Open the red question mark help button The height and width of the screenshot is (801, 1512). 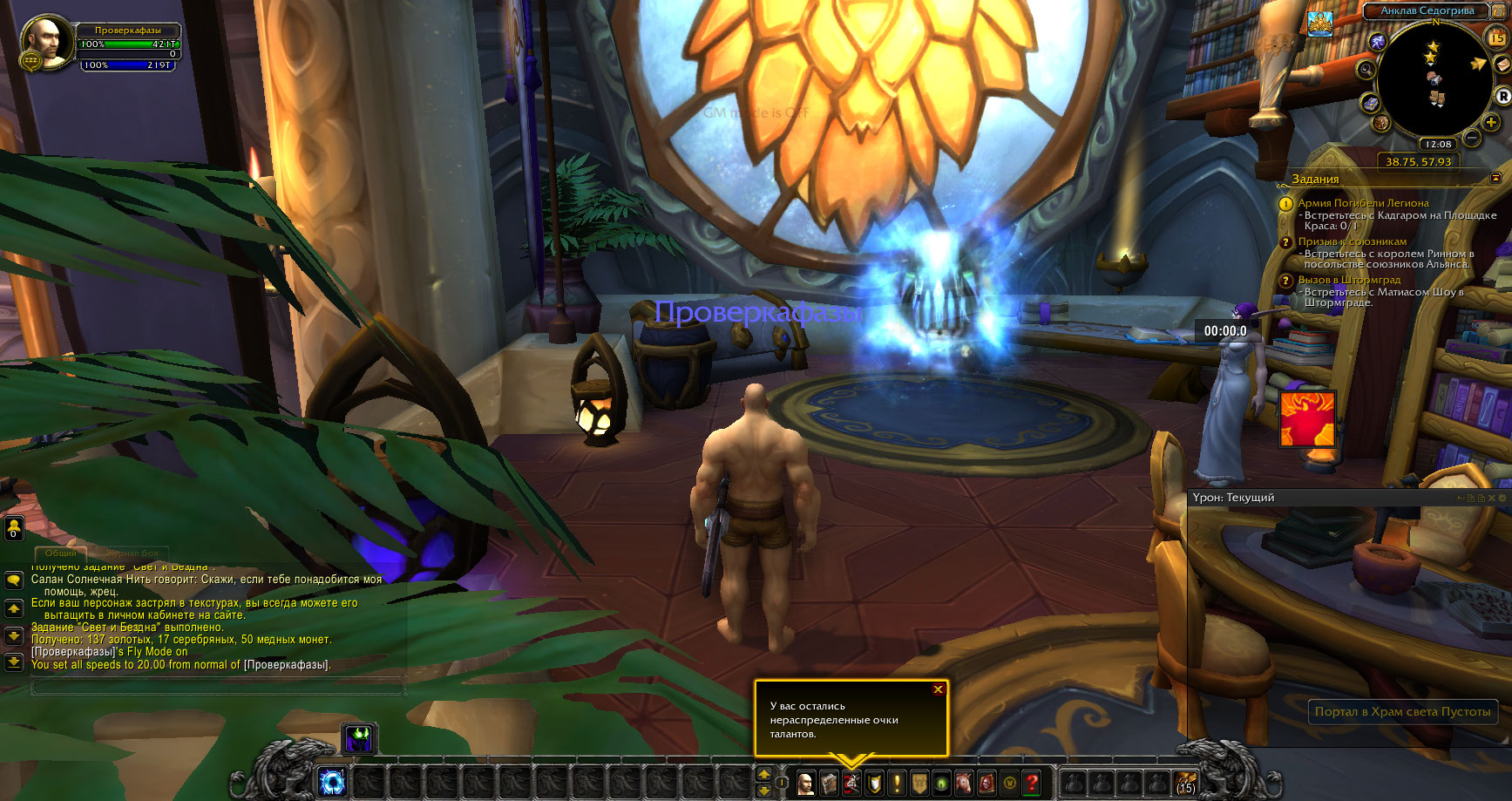pyautogui.click(x=1032, y=783)
